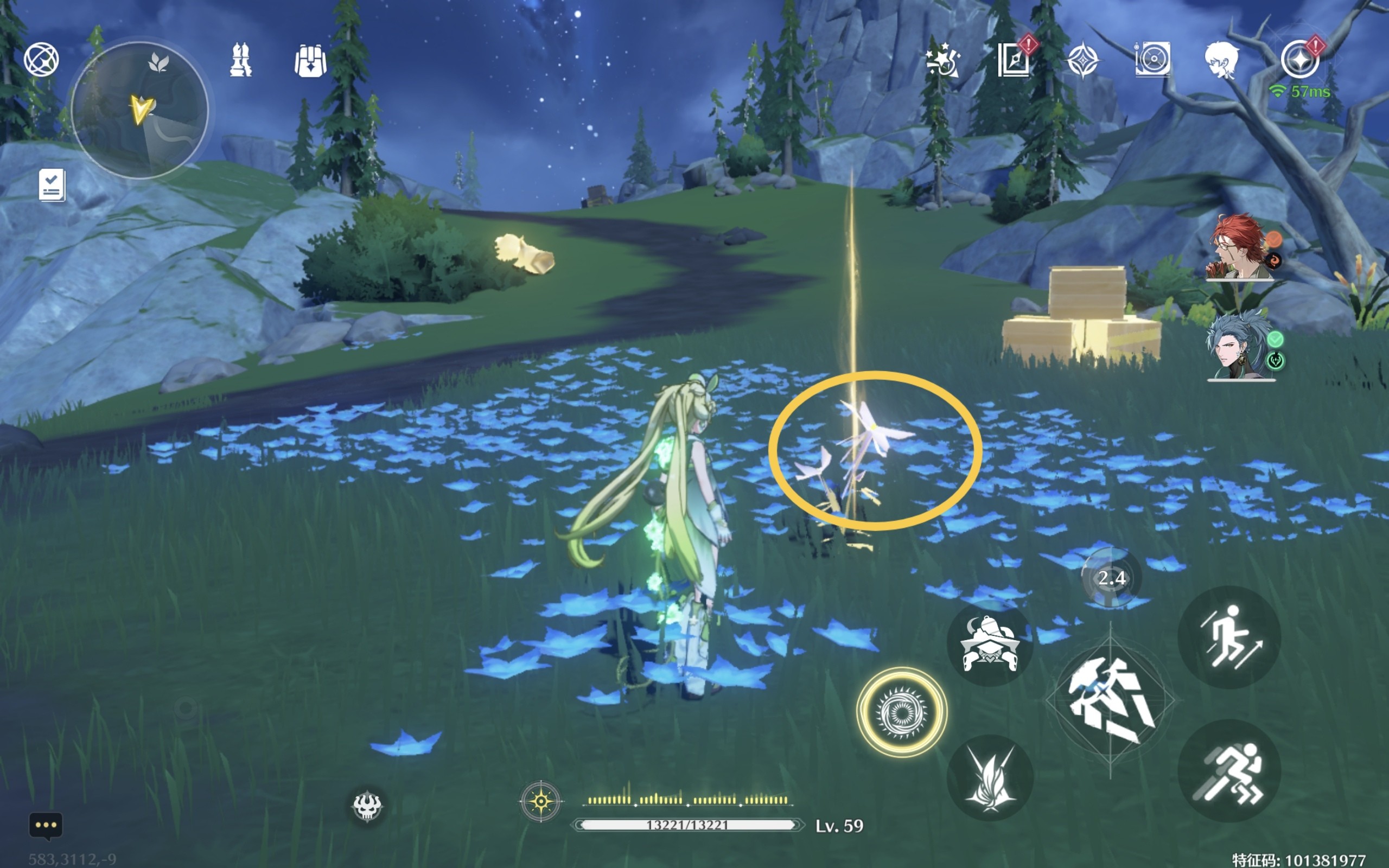1389x868 pixels.
Task: Open the quest checklist tracker icon
Action: pos(52,185)
